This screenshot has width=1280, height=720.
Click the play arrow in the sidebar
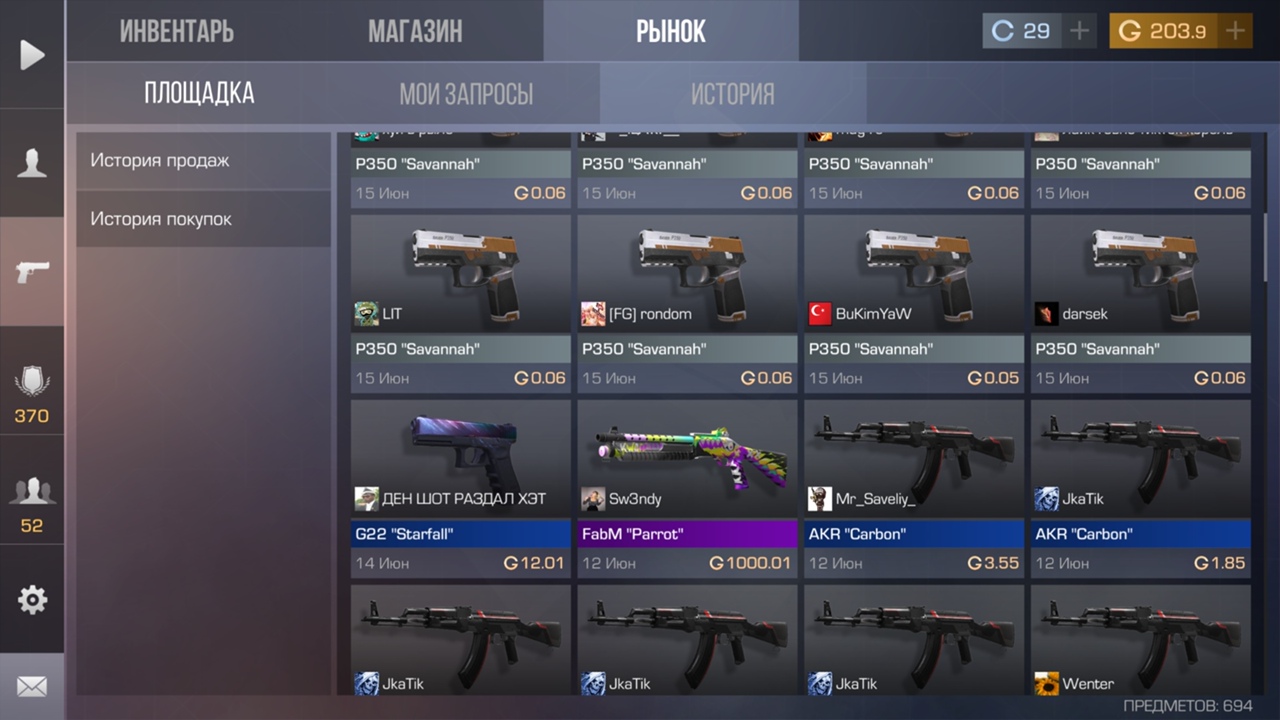(32, 55)
